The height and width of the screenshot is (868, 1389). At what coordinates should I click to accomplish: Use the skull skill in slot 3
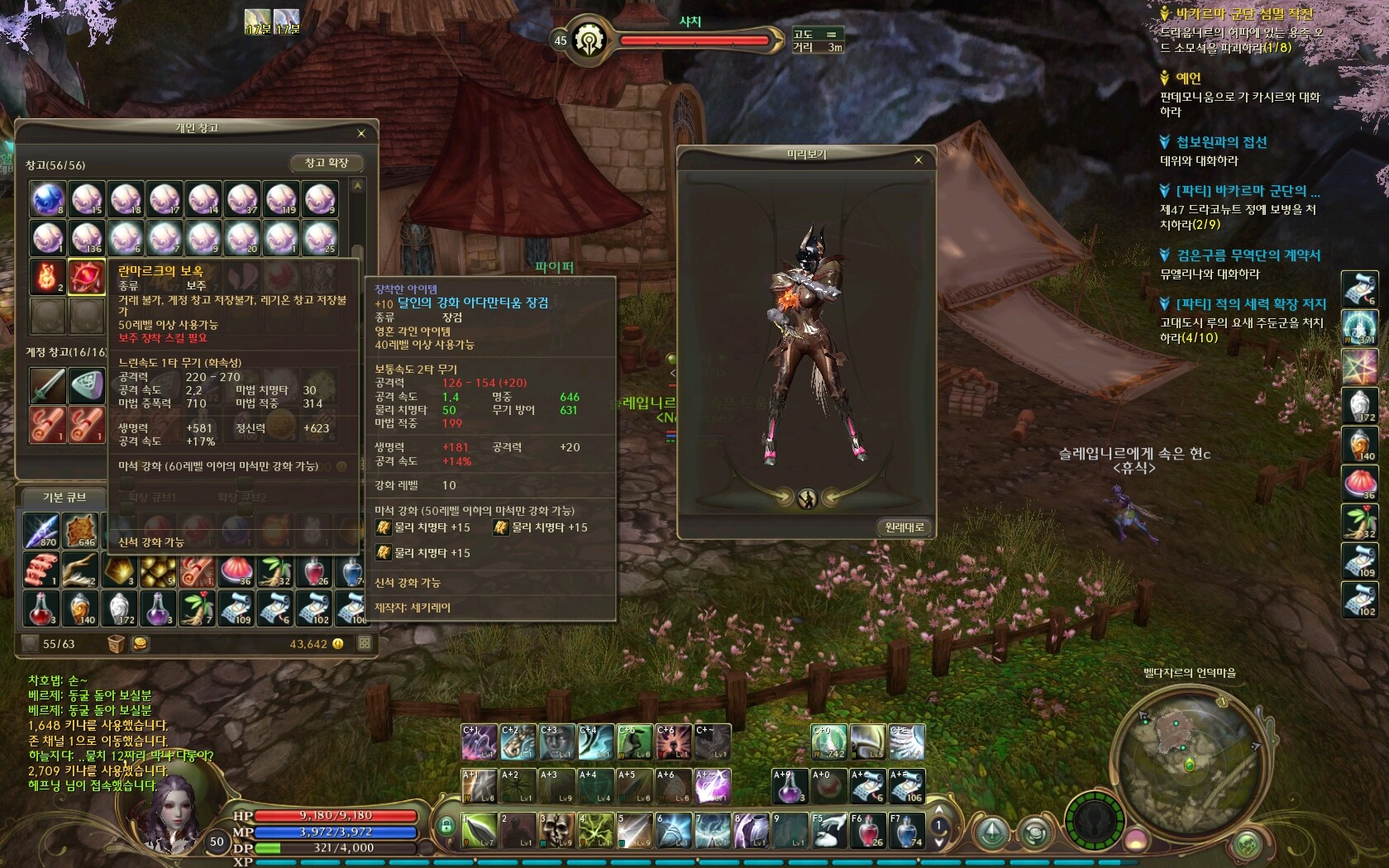[x=556, y=829]
